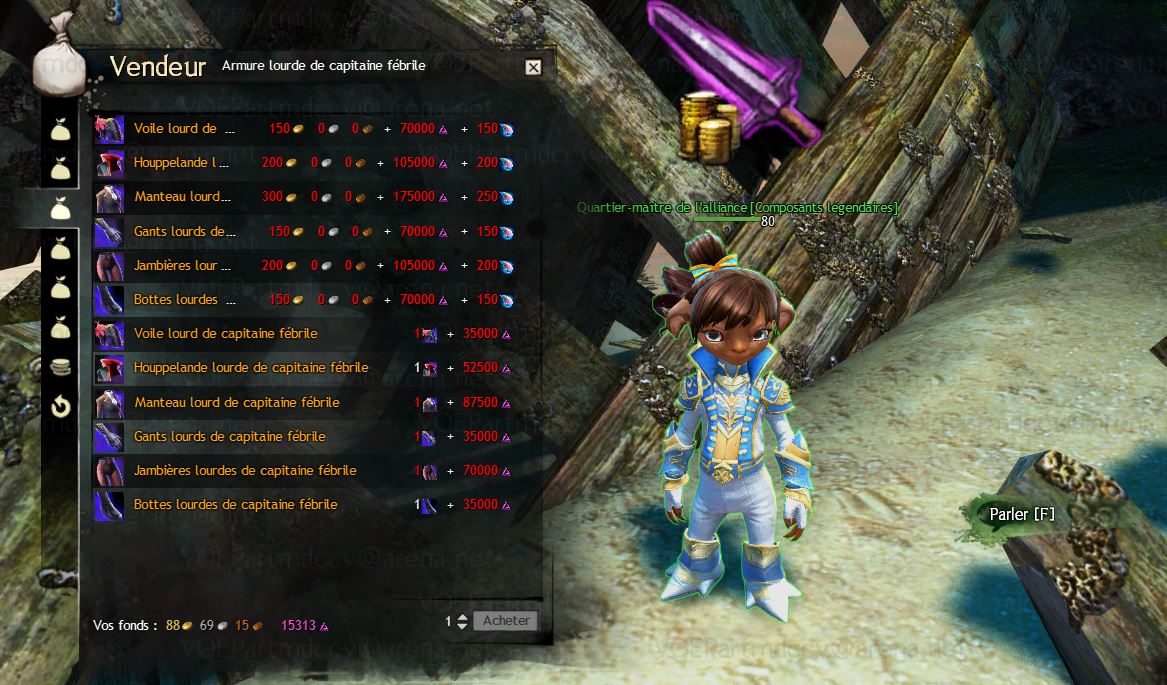Pick Gants lourds de capitaine fébrile for 35000
This screenshot has height=685, width=1167.
pyautogui.click(x=229, y=436)
